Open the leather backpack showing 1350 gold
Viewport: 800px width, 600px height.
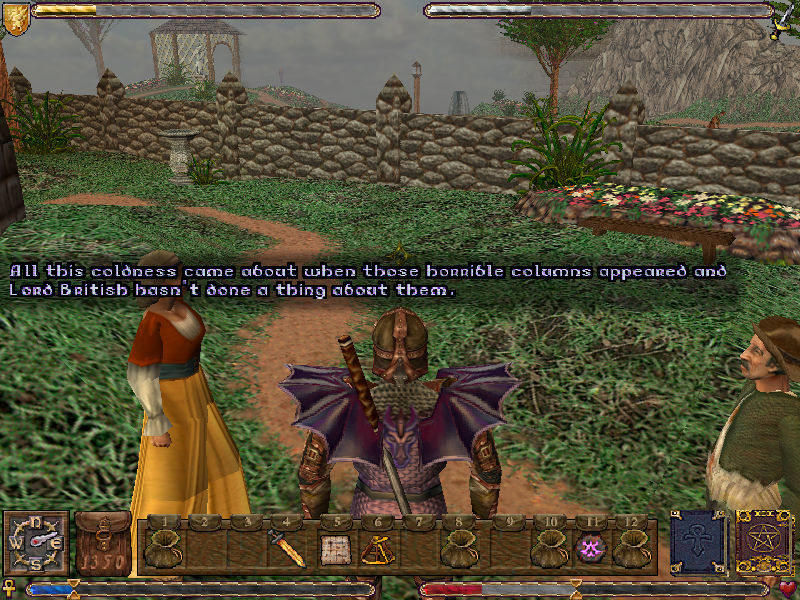coord(103,545)
